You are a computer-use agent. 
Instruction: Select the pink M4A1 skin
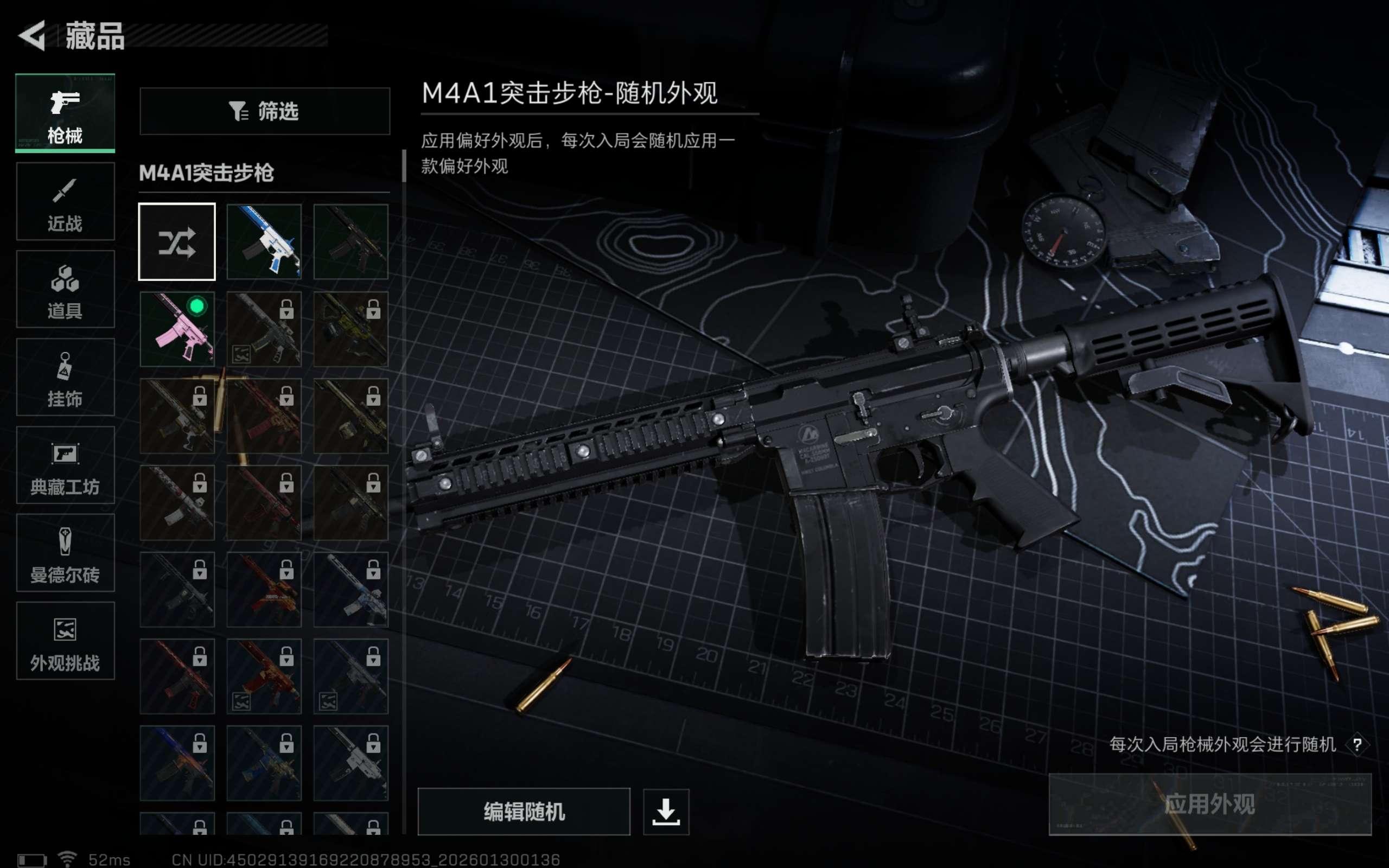point(177,329)
